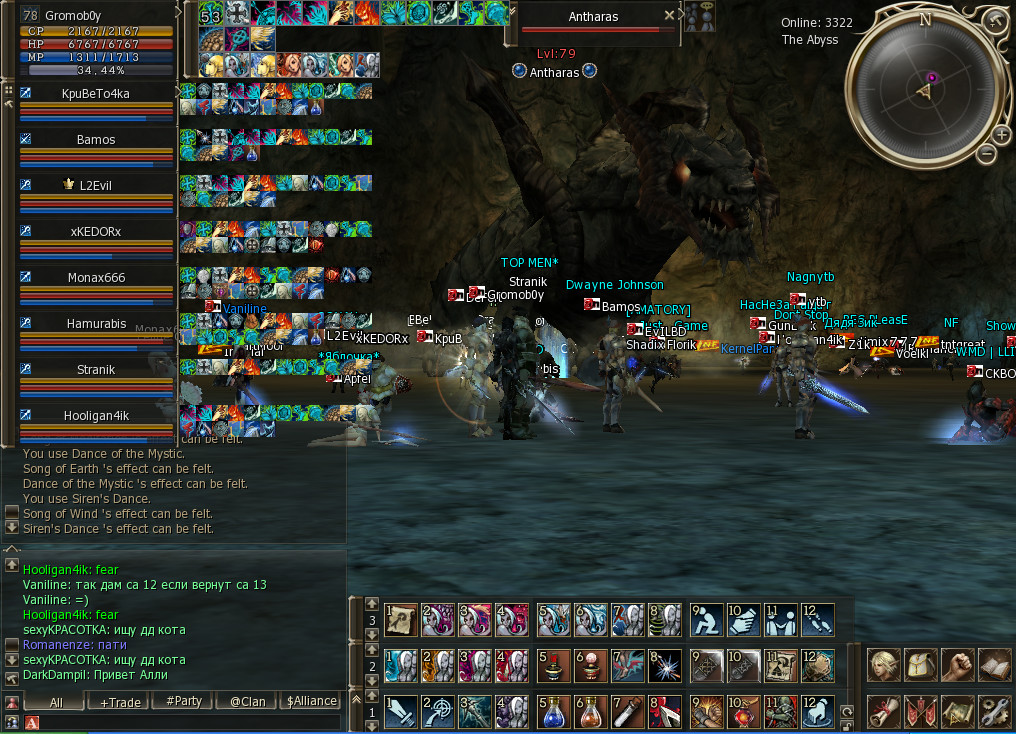The height and width of the screenshot is (734, 1016).
Task: Focus the chat input field
Action: tap(185, 722)
